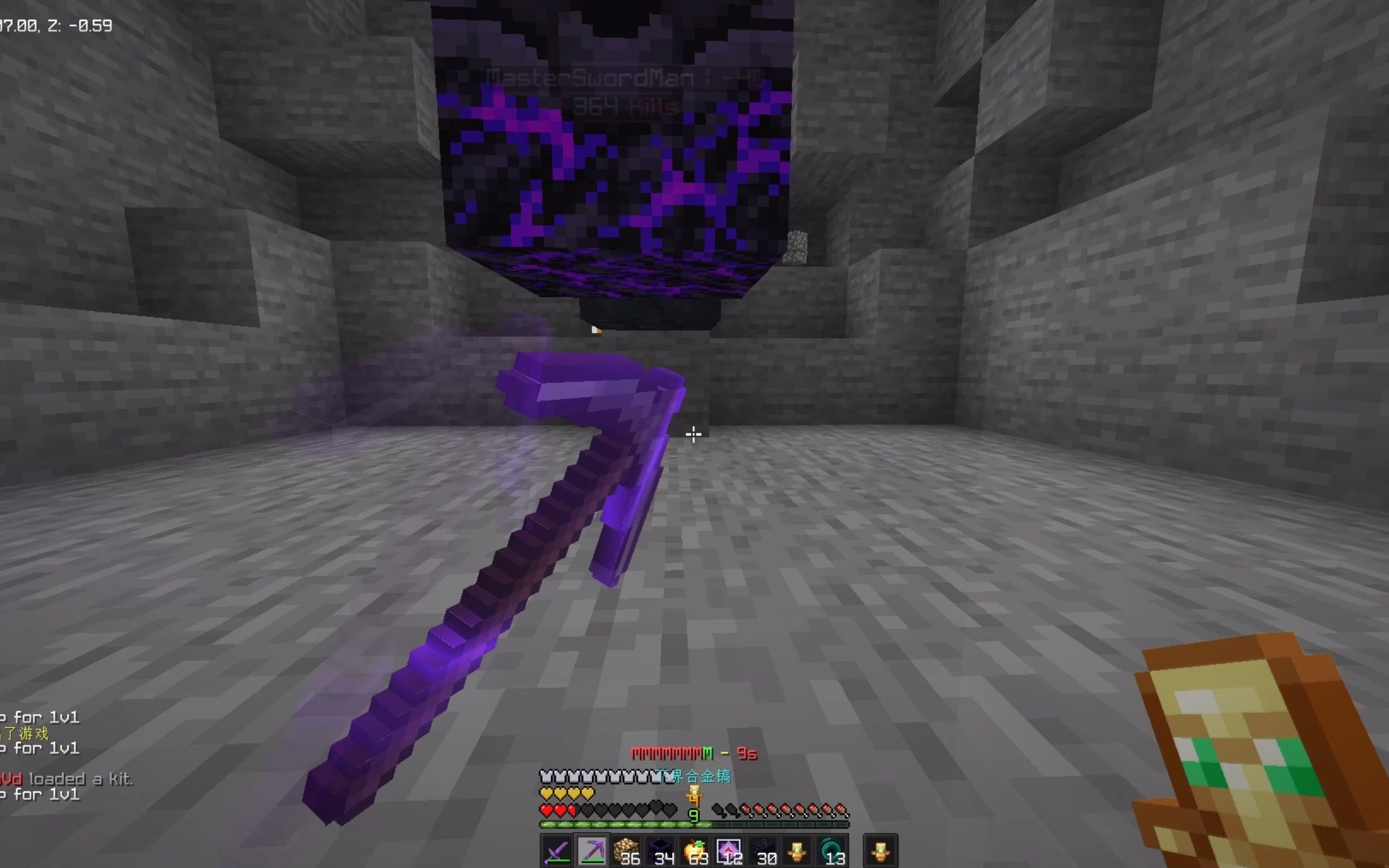Image resolution: width=1389 pixels, height=868 pixels.
Task: Select the obsidian stack of 30
Action: point(765,851)
